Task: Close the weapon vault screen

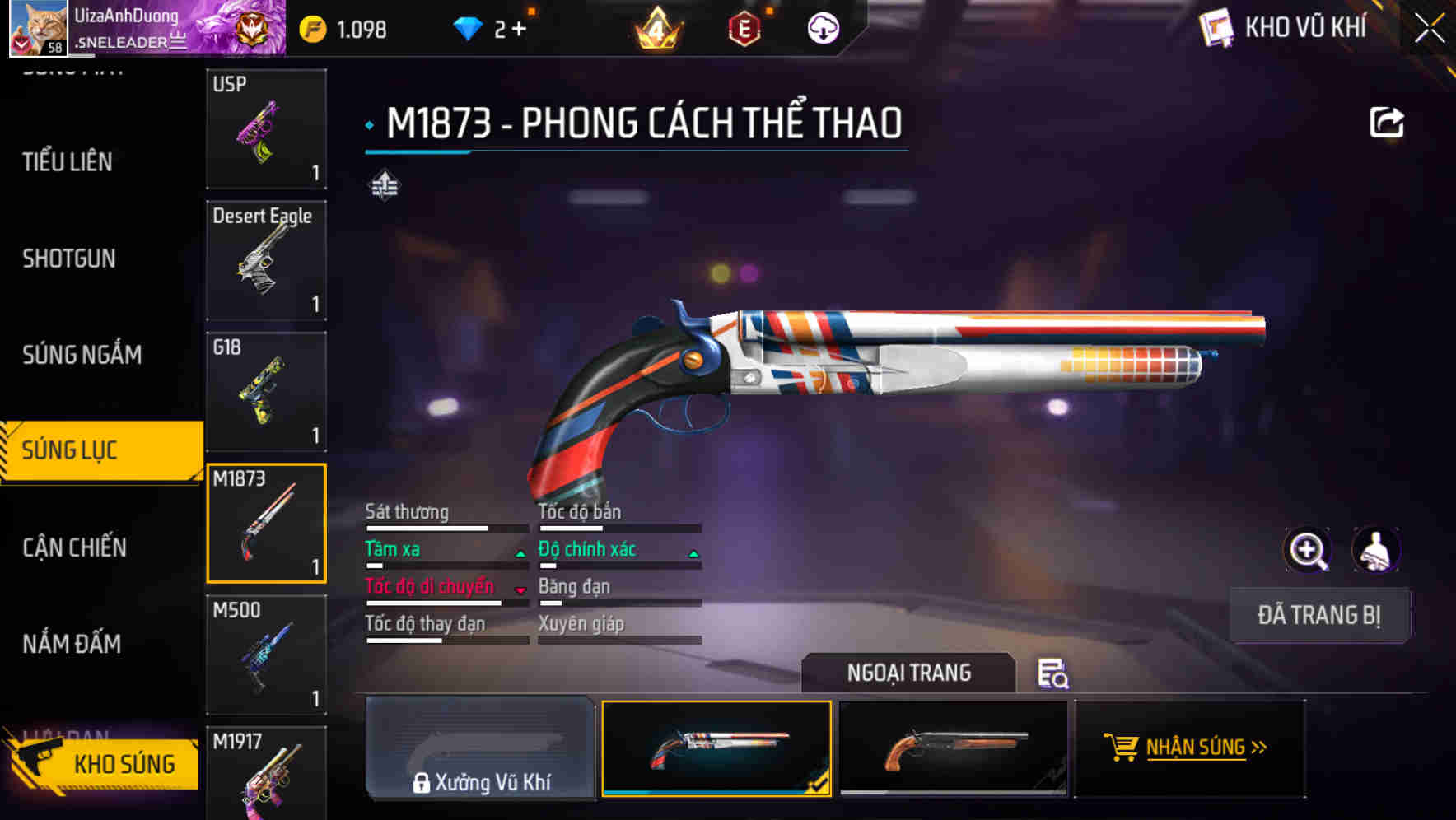Action: point(1429,29)
